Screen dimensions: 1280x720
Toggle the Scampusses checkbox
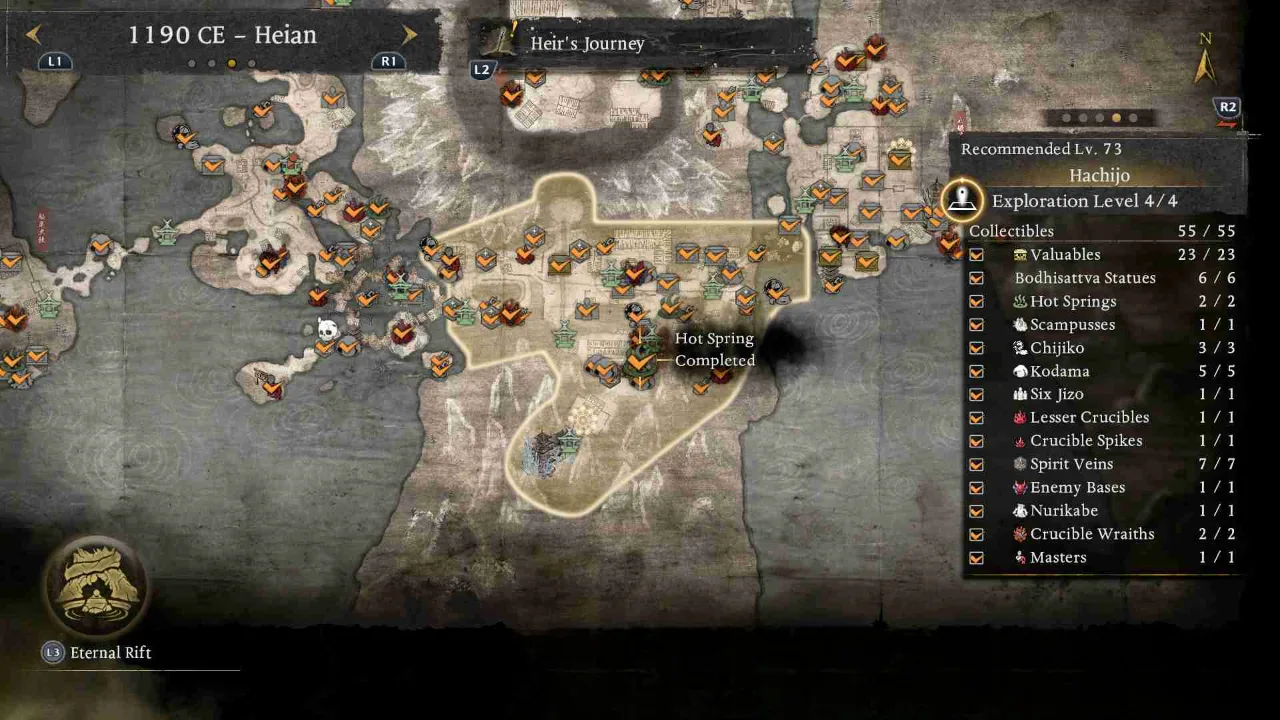[x=976, y=325]
